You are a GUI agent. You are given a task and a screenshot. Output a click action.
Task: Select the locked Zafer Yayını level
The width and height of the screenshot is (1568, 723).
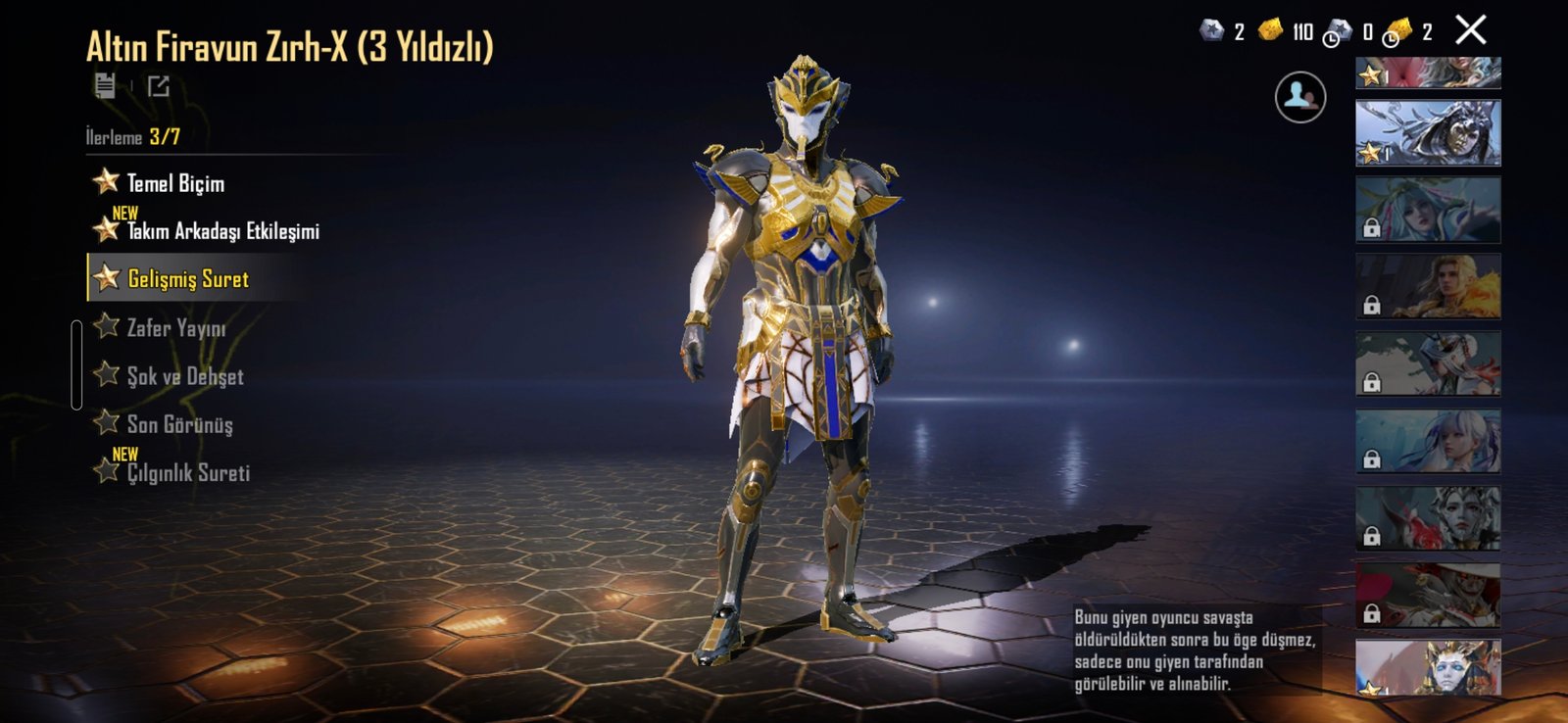(x=175, y=328)
